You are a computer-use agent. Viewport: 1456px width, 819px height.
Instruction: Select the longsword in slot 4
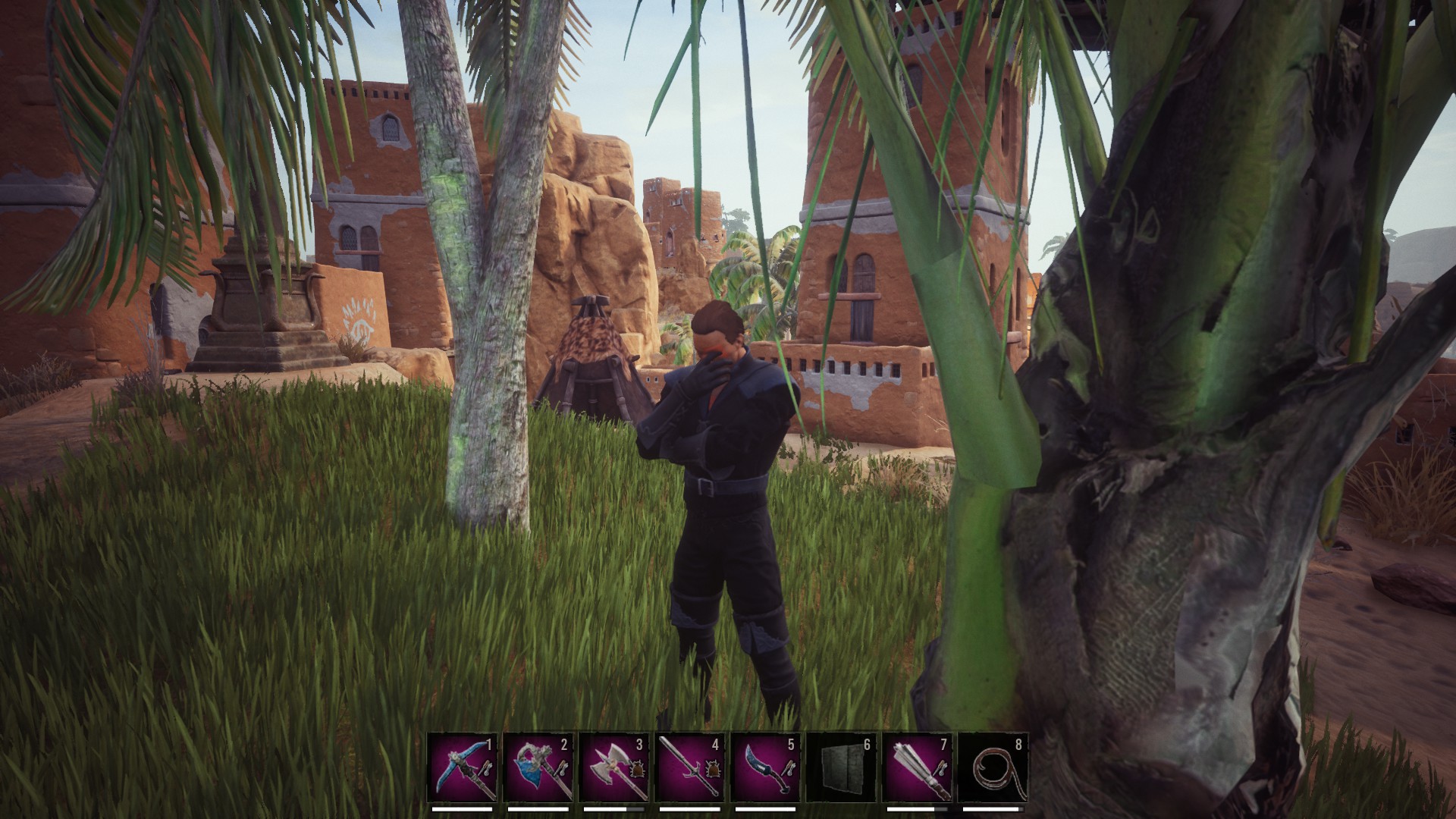pyautogui.click(x=690, y=767)
